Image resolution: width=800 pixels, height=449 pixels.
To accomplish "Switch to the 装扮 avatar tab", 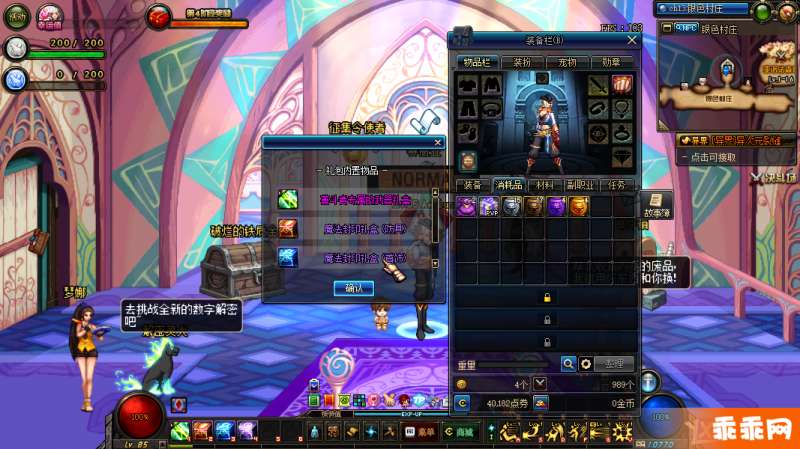I will pyautogui.click(x=521, y=62).
